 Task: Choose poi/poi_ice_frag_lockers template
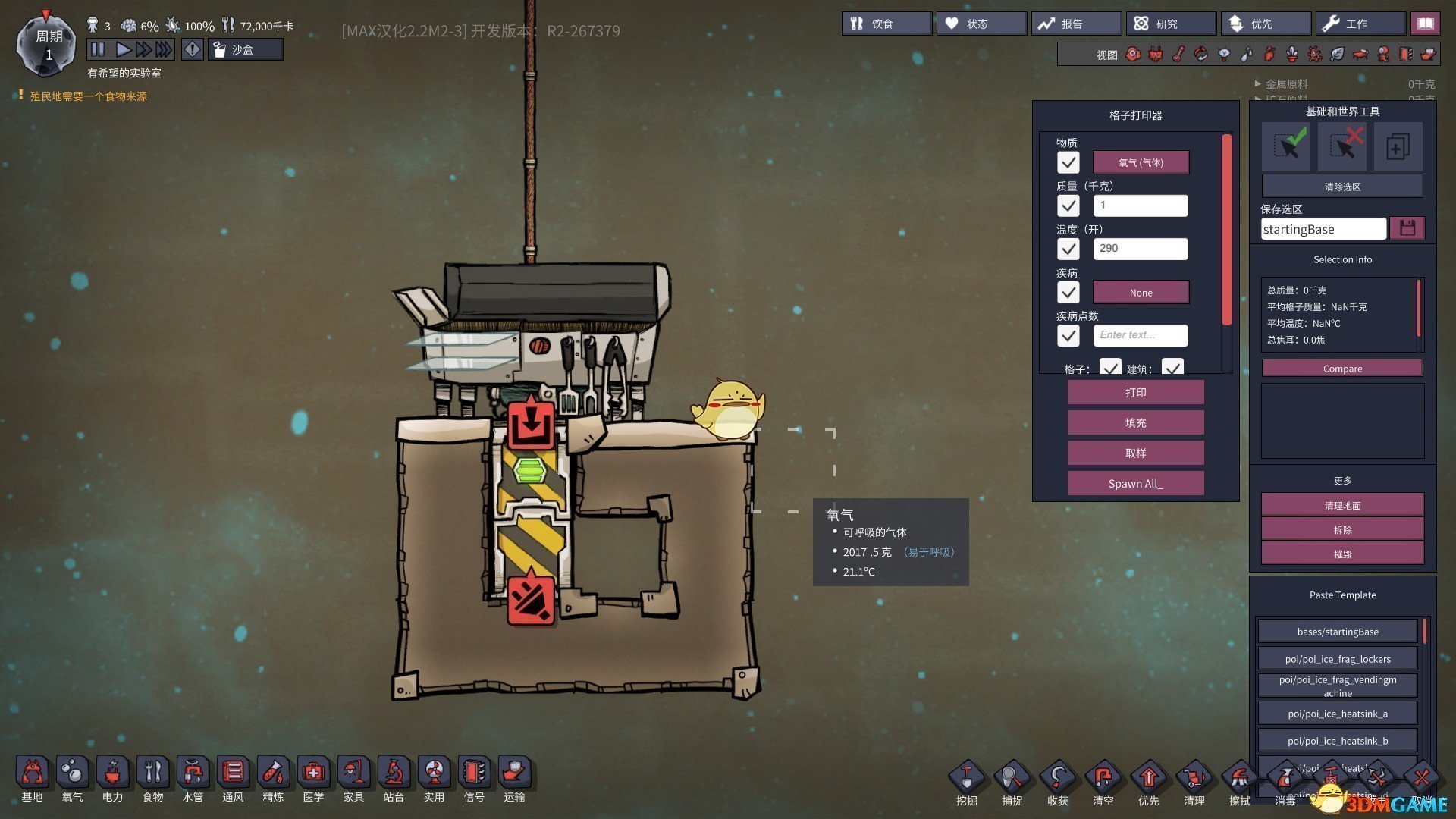tap(1338, 659)
